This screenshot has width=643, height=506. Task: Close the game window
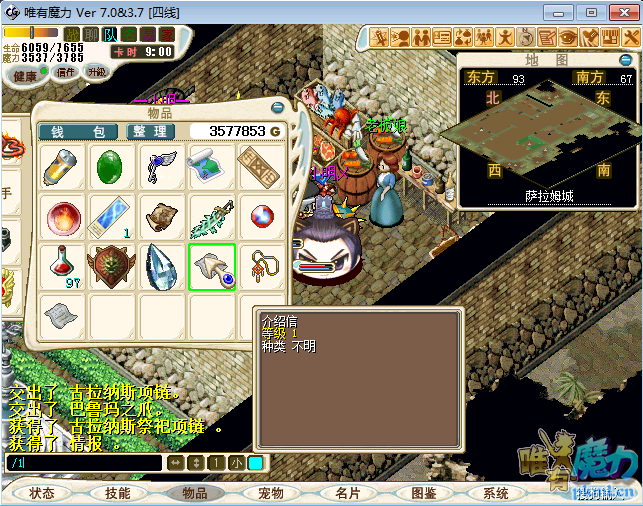click(621, 12)
